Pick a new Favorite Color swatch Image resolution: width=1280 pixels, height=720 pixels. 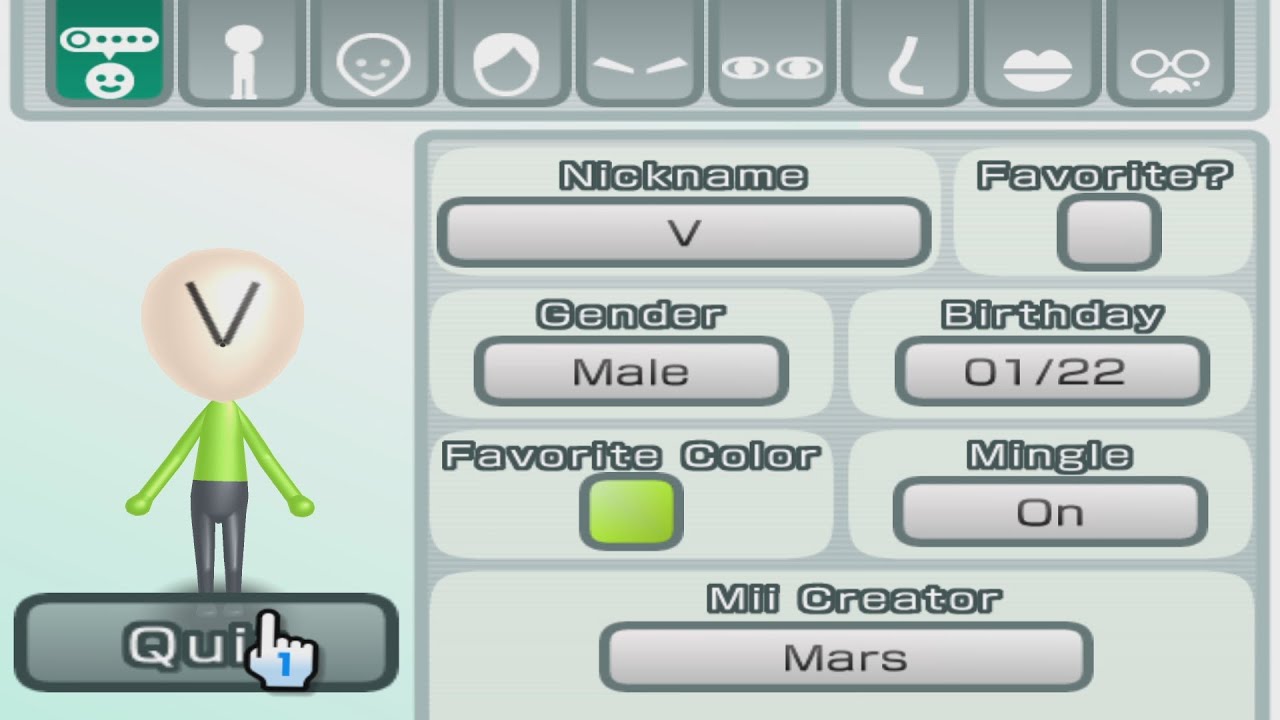(x=632, y=512)
